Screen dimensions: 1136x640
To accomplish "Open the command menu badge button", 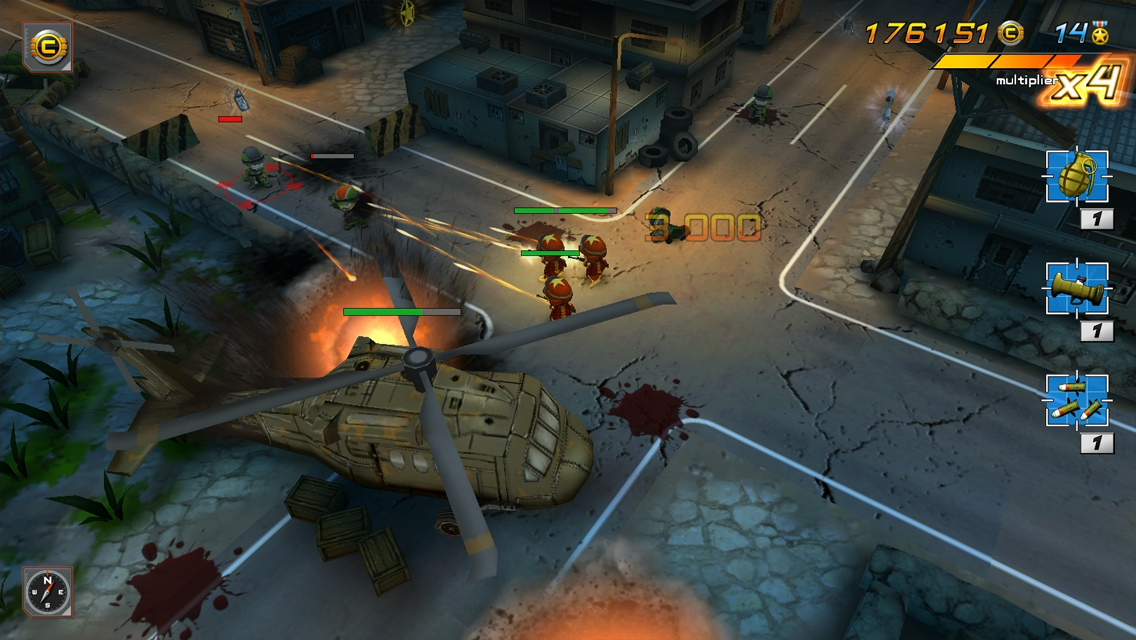I will [x=47, y=46].
